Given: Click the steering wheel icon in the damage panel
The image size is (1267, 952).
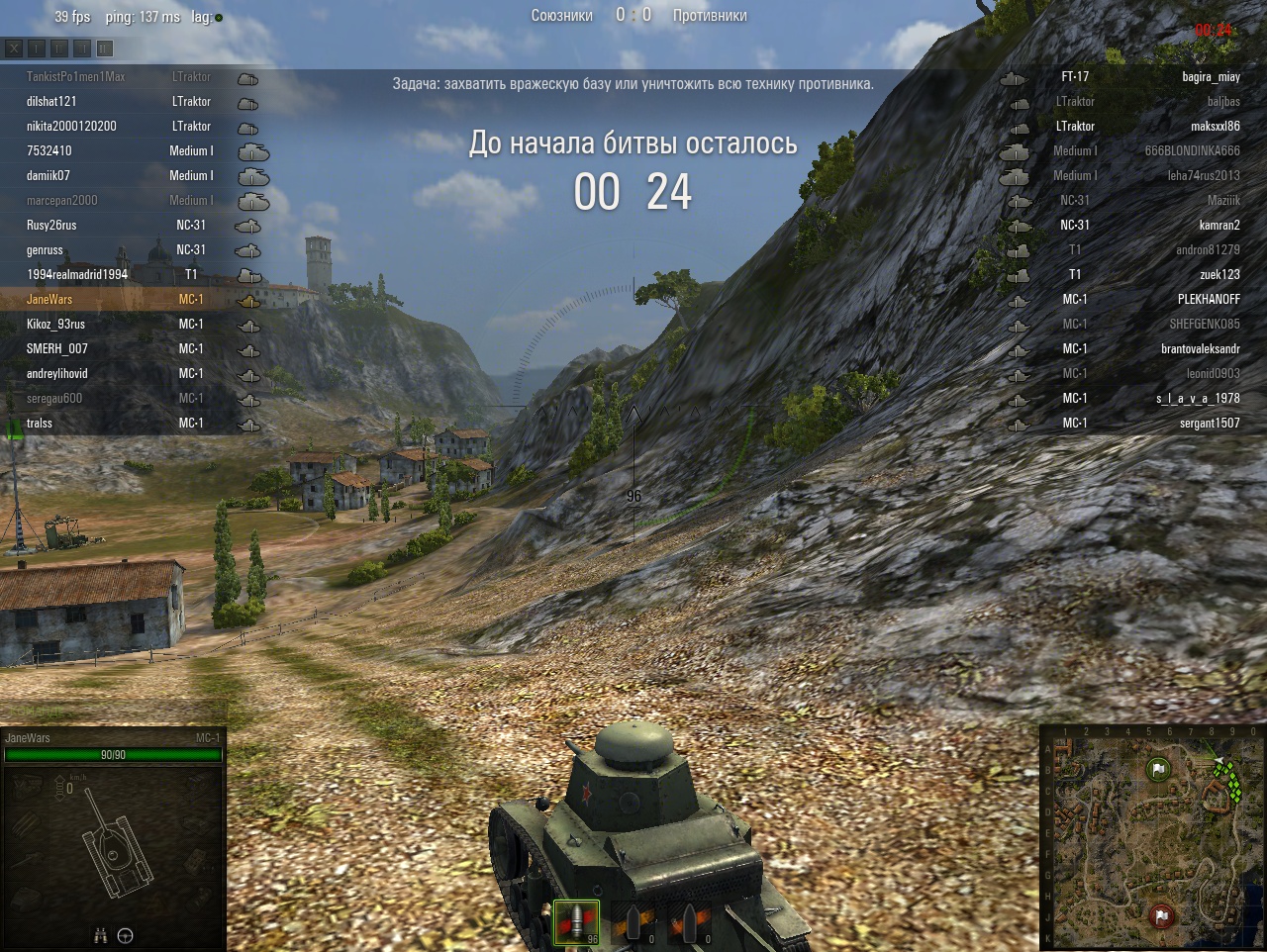Looking at the screenshot, I should click(126, 935).
